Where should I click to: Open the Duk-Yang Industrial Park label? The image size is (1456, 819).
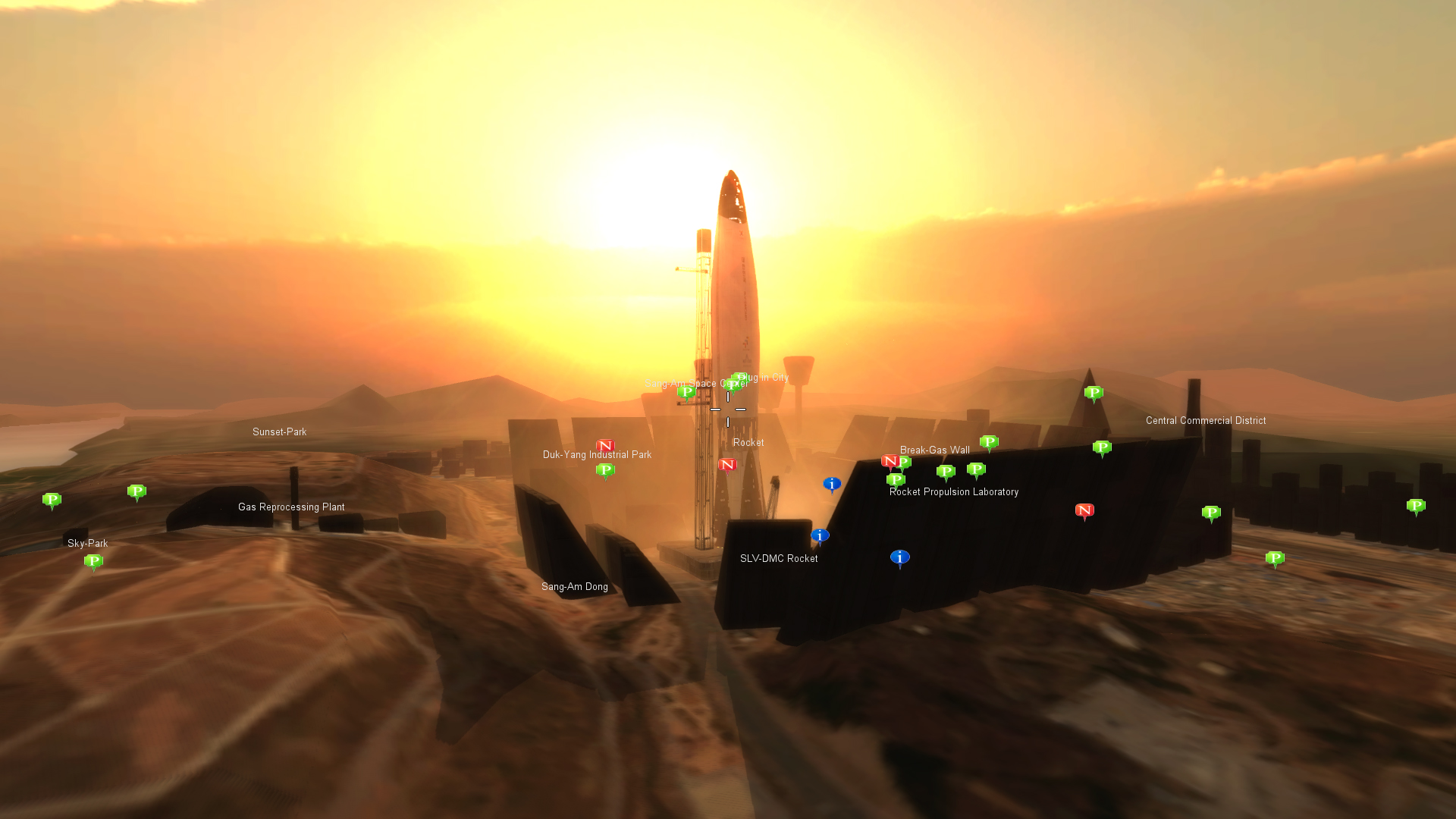597,455
